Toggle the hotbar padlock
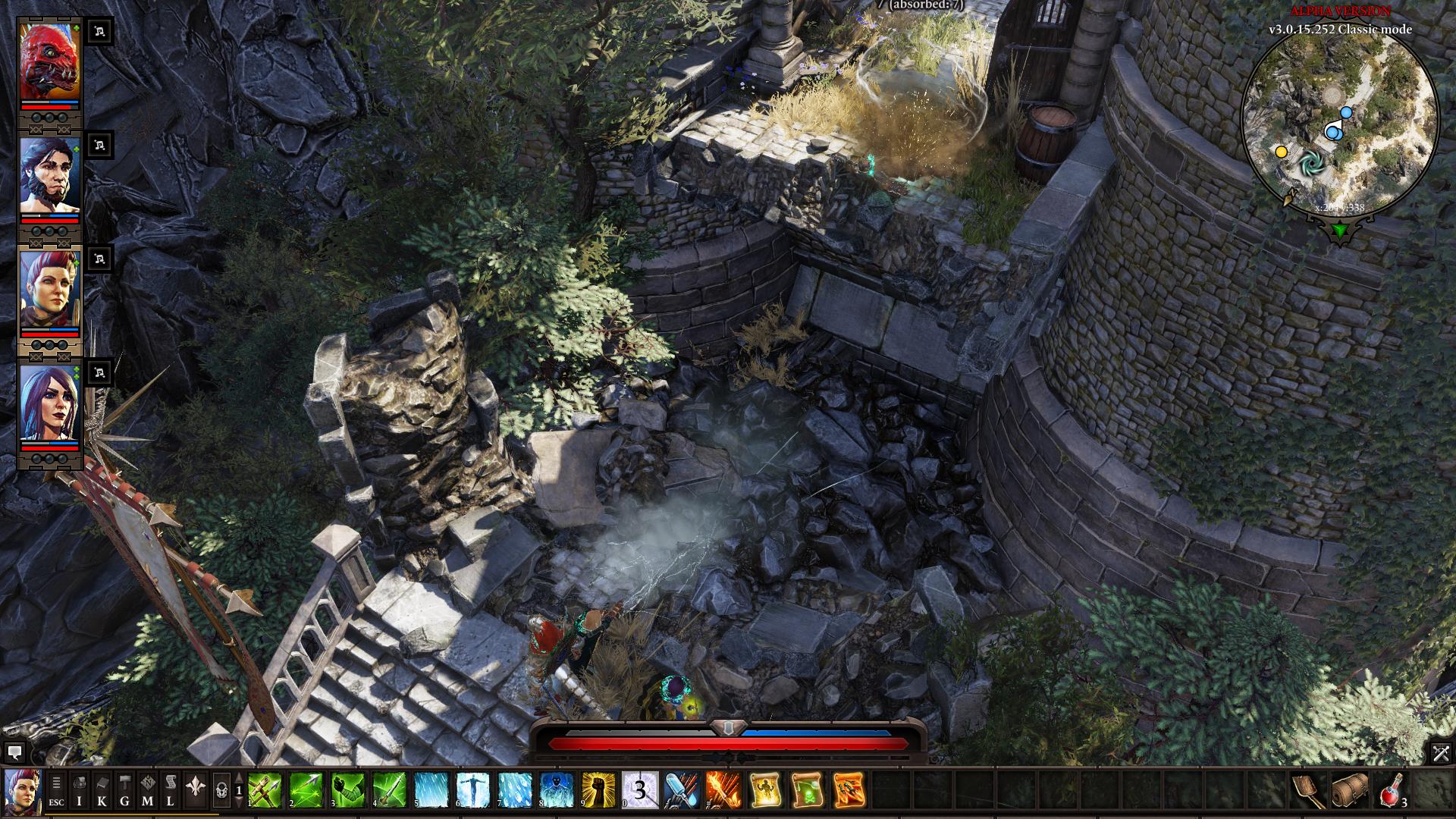This screenshot has width=1456, height=819. [x=221, y=791]
